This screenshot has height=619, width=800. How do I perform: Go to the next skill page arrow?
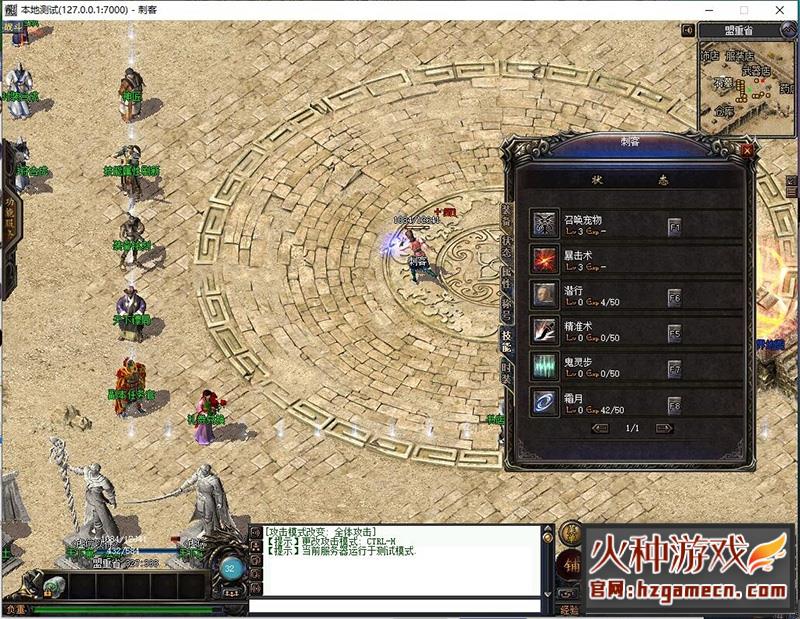661,428
